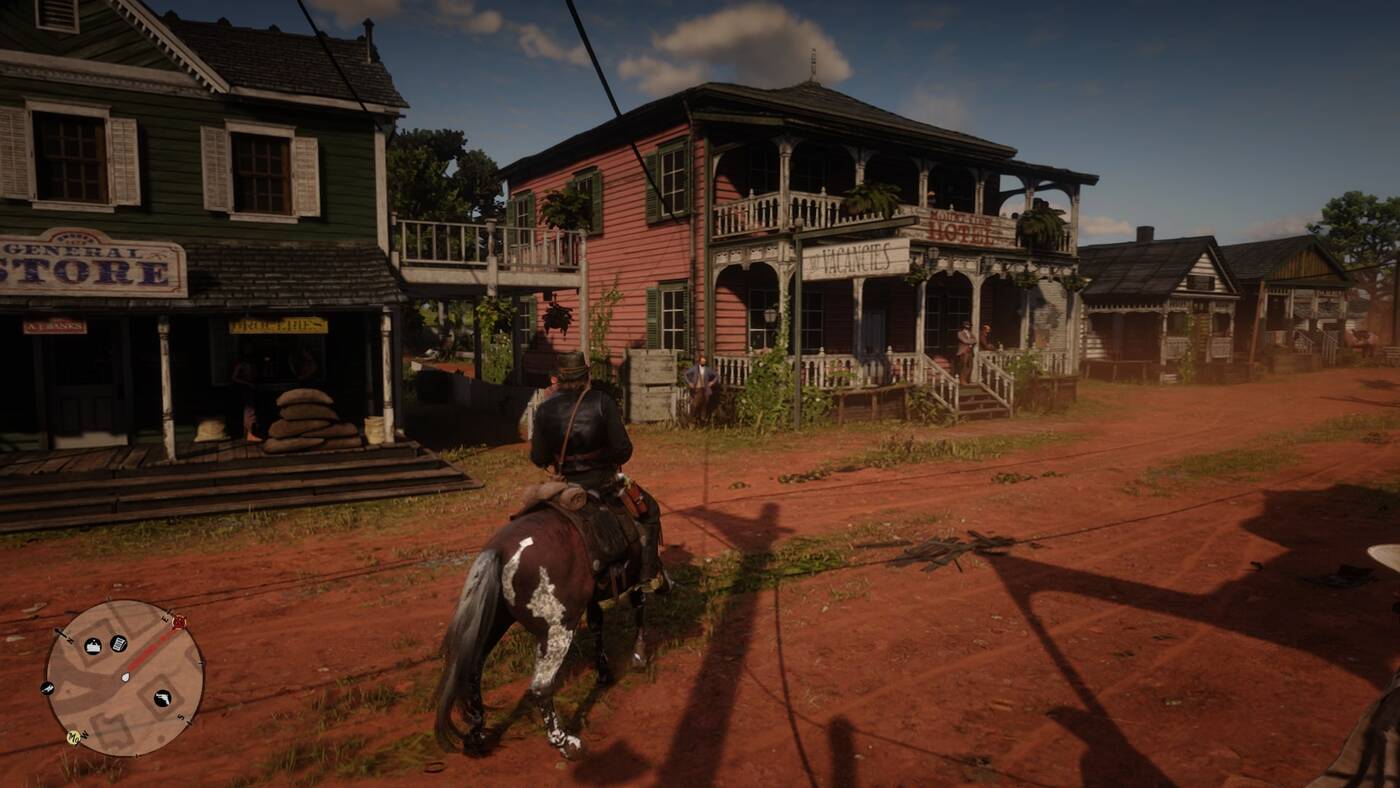The height and width of the screenshot is (788, 1400).
Task: Select the yellow 'Mo' mission blip on the minimap
Action: pyautogui.click(x=73, y=737)
